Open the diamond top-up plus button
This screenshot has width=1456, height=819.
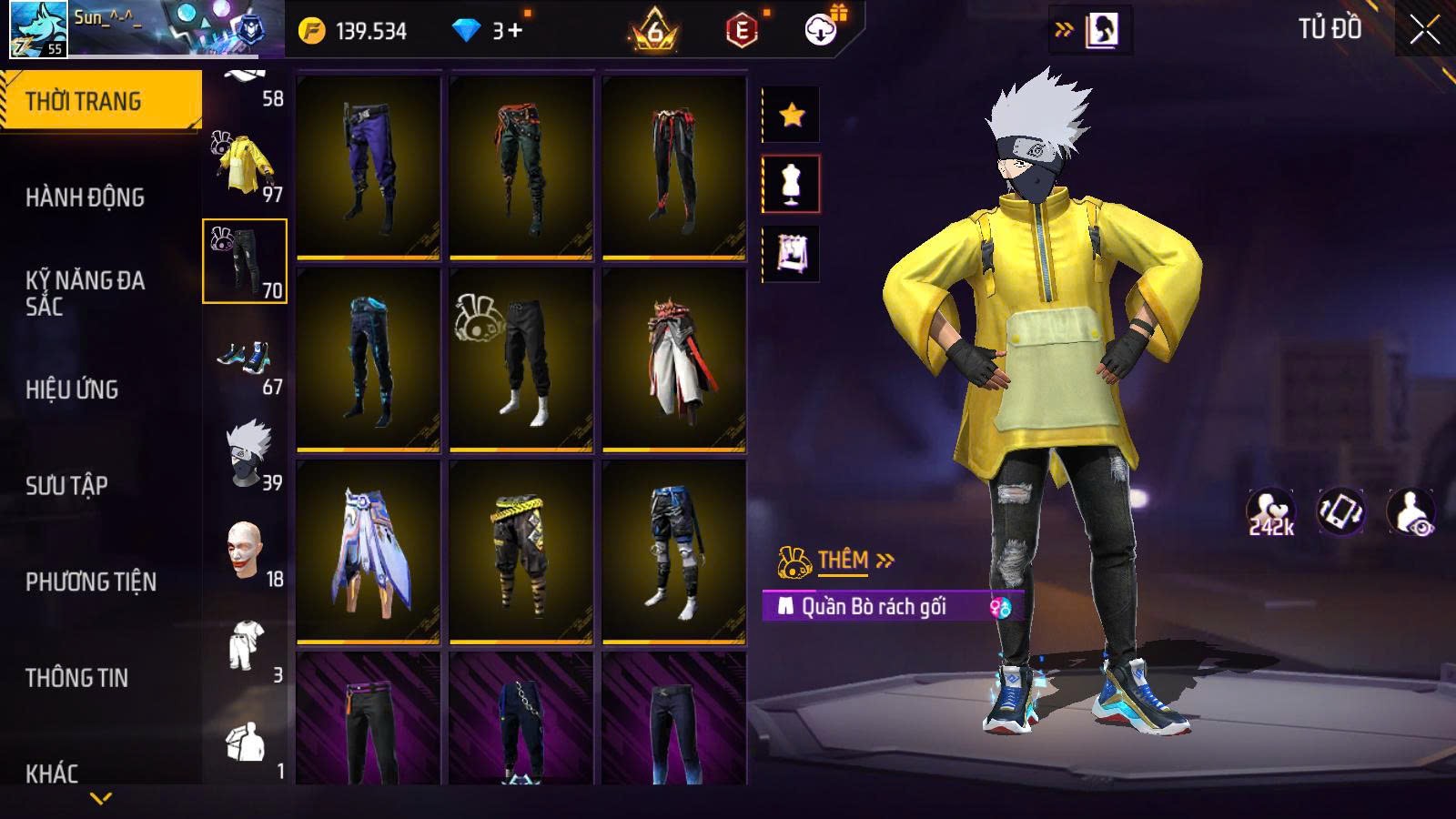(x=515, y=31)
